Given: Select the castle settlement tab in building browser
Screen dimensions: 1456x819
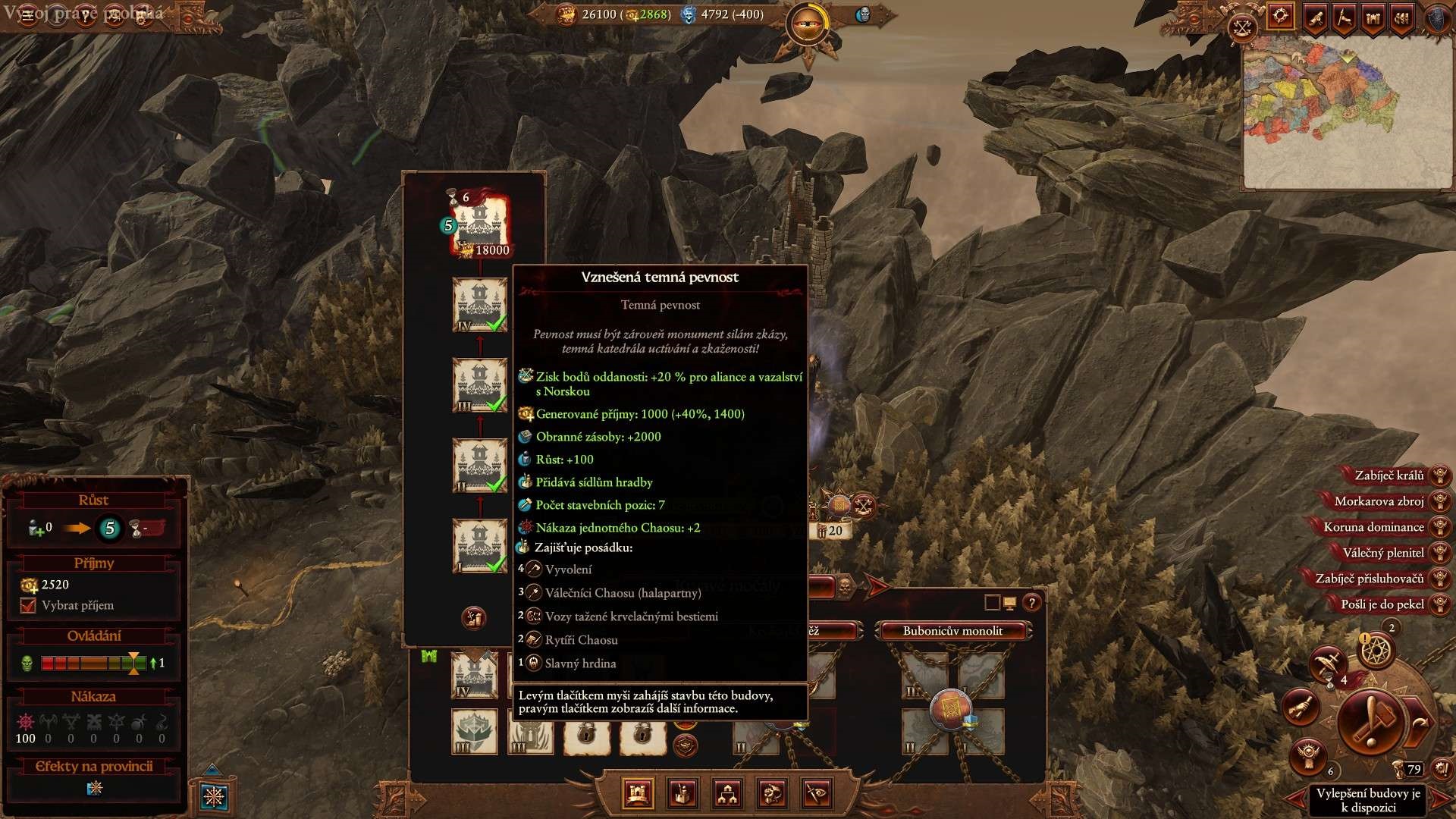Looking at the screenshot, I should click(637, 793).
